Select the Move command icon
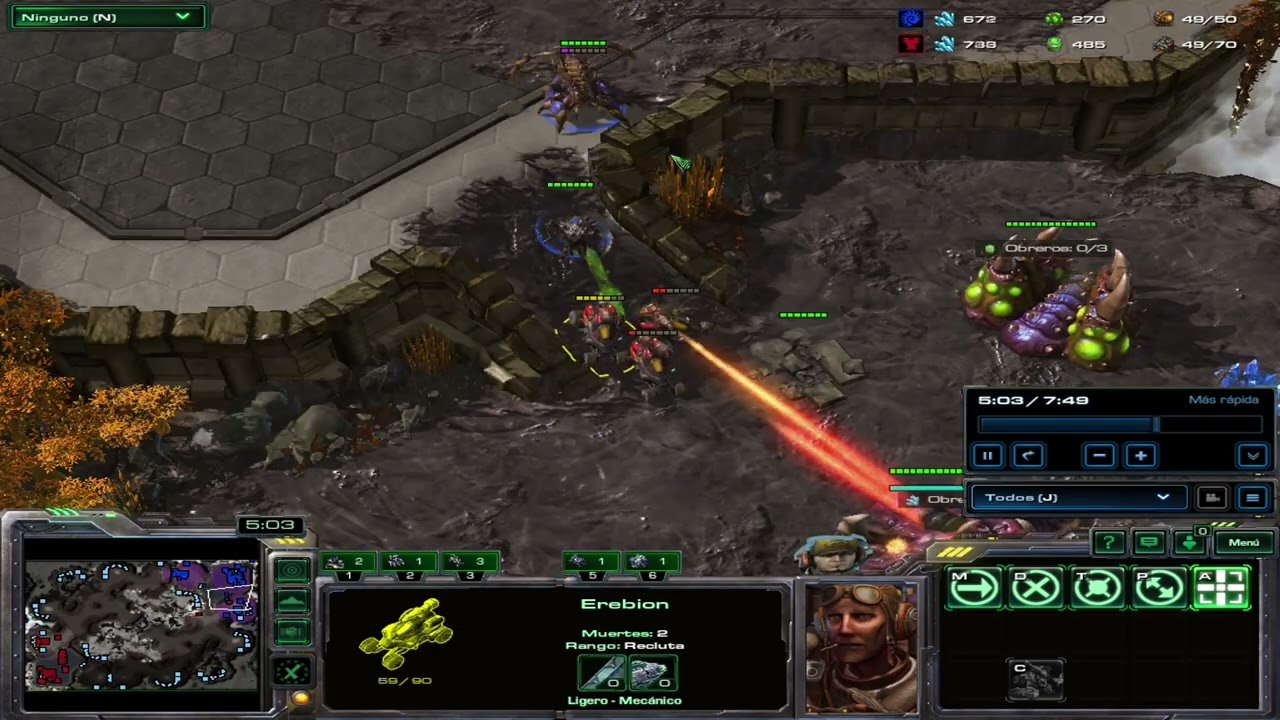1280x720 pixels. point(974,588)
